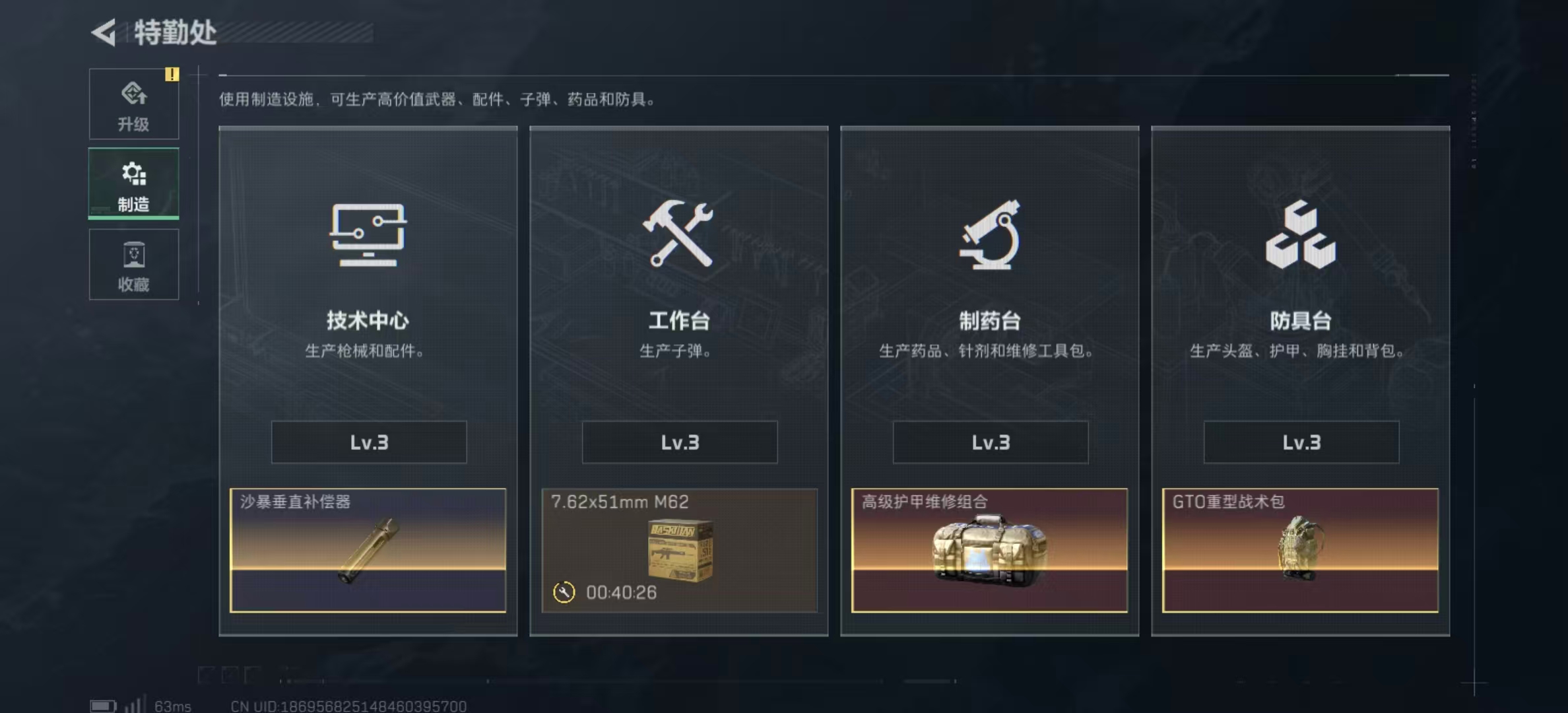
Task: Click the 制造 manufacturing gear icon
Action: pyautogui.click(x=134, y=174)
